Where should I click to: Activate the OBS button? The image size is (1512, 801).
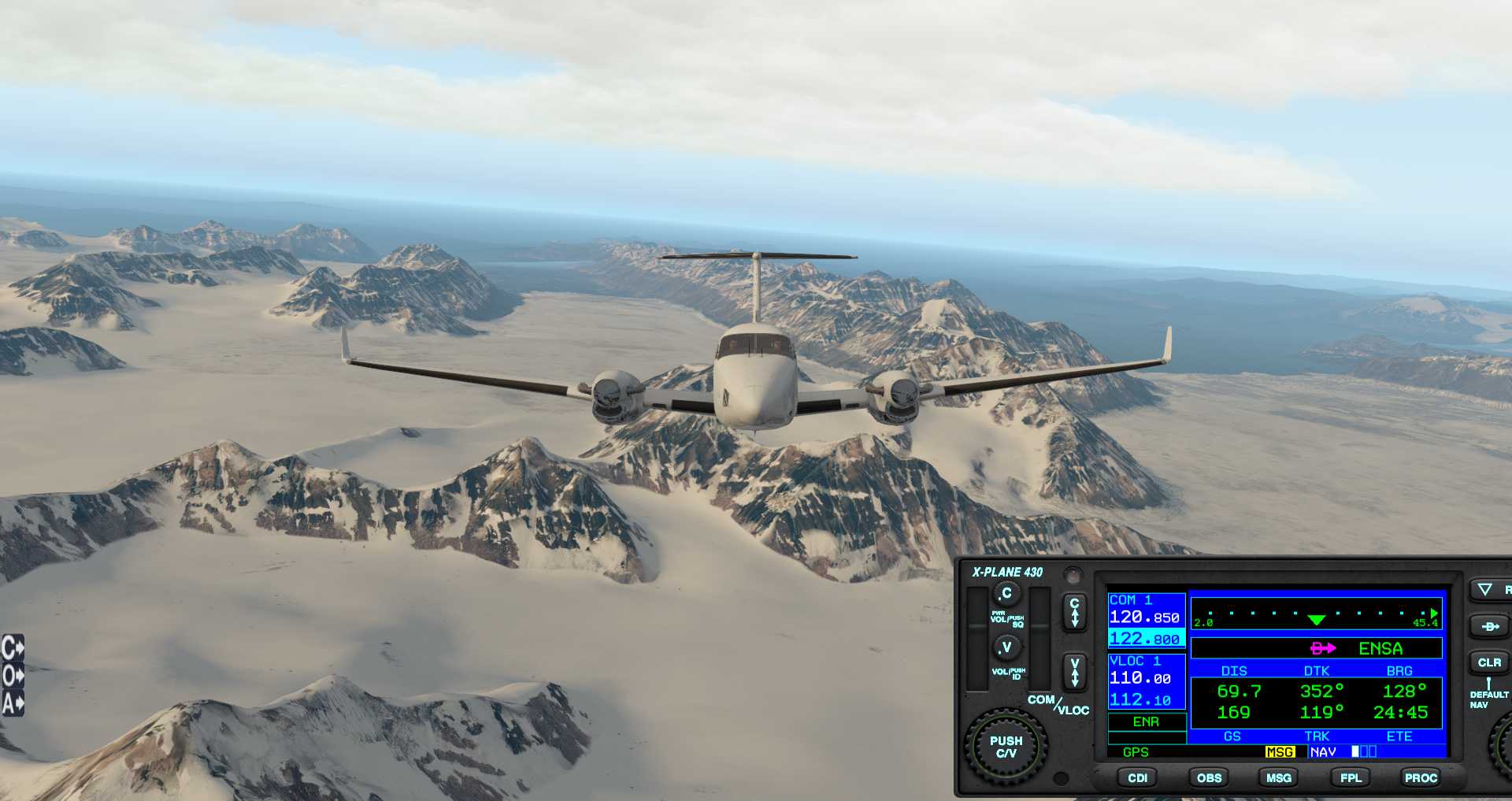(x=1209, y=777)
